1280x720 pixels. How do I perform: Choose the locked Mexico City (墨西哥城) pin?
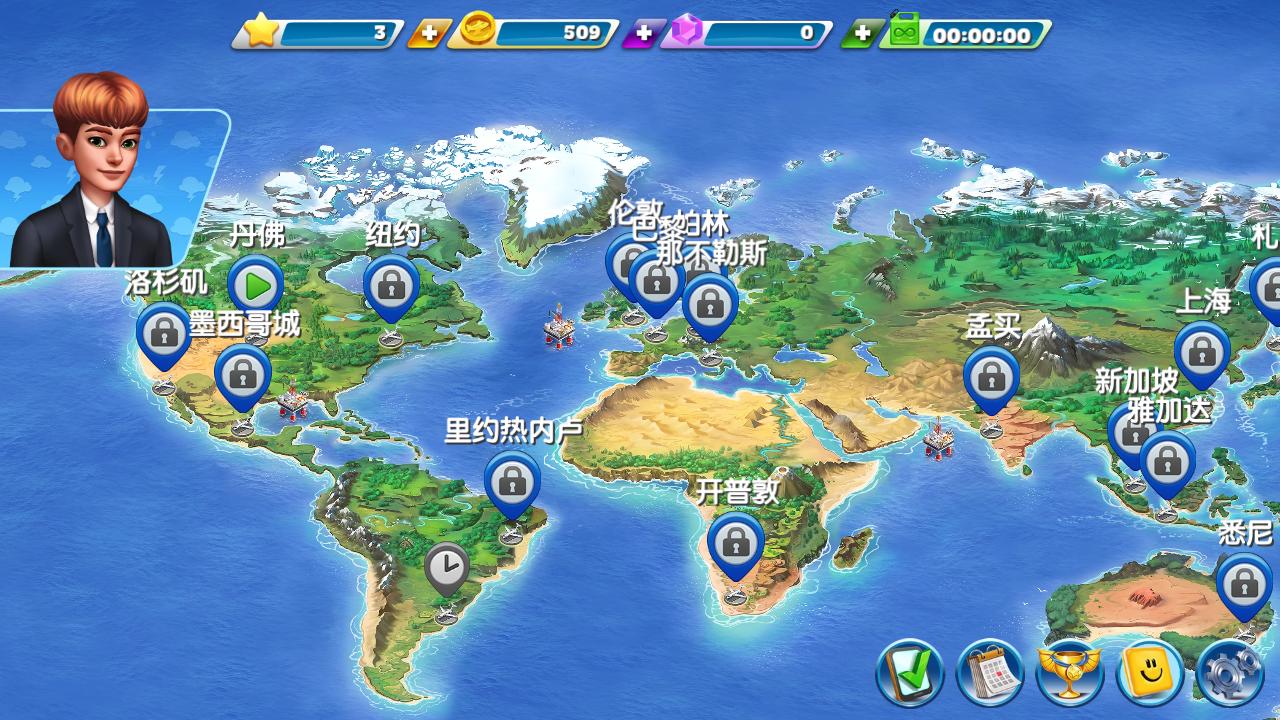[x=242, y=375]
